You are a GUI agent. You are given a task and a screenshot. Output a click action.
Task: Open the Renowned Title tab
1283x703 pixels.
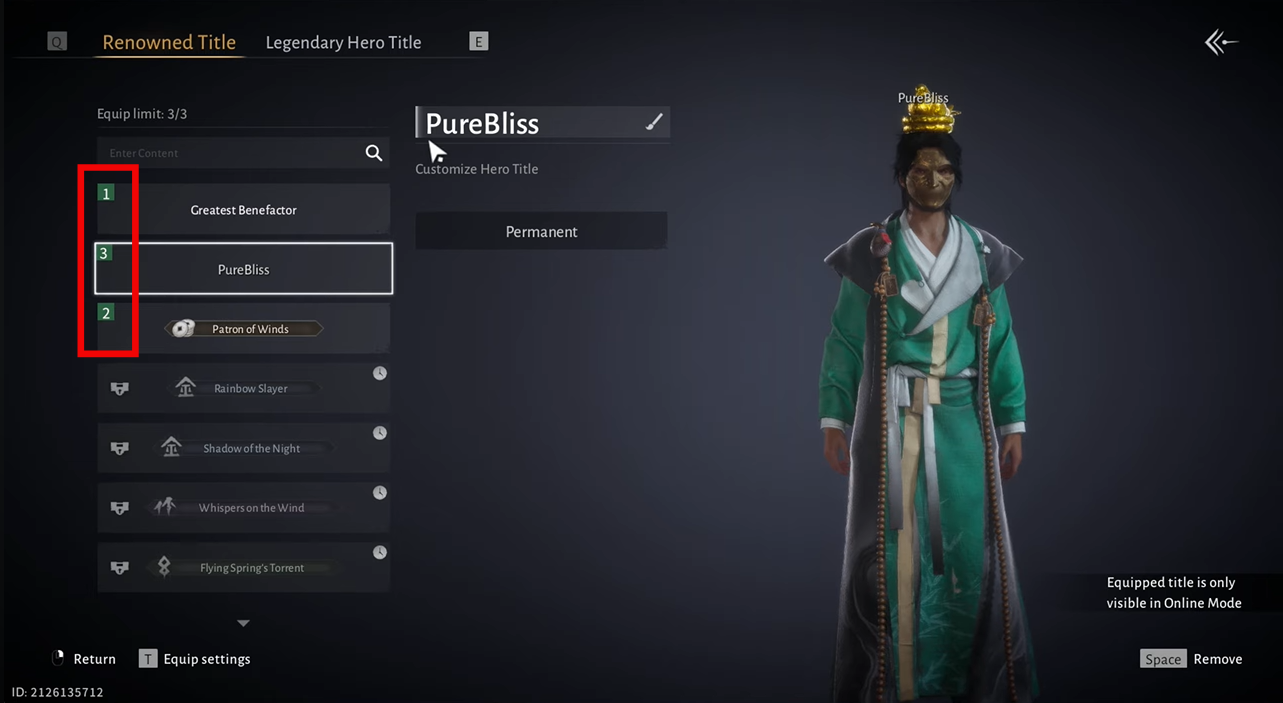tap(169, 42)
